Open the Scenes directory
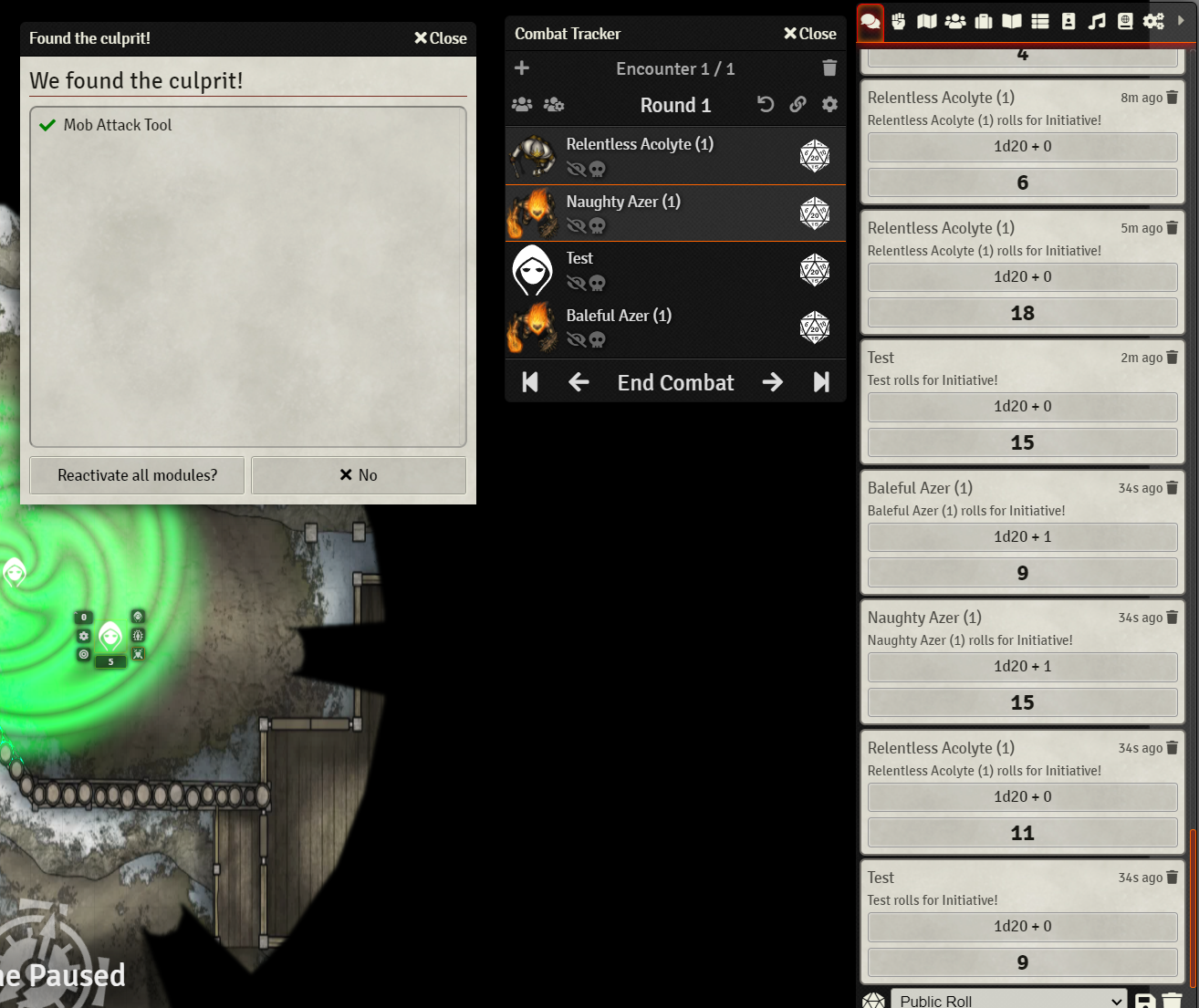 point(926,21)
